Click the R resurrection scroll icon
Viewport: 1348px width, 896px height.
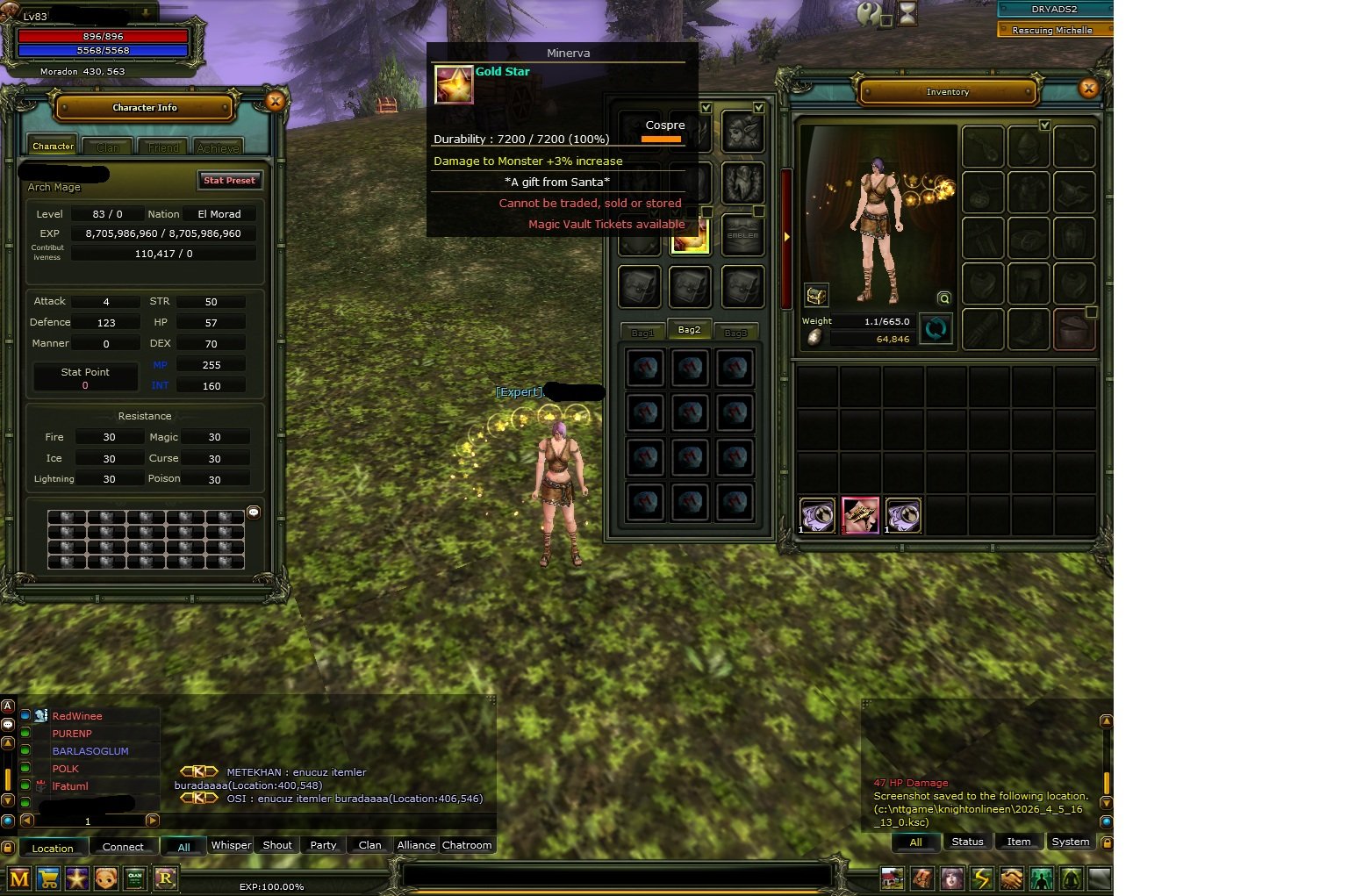(x=165, y=878)
